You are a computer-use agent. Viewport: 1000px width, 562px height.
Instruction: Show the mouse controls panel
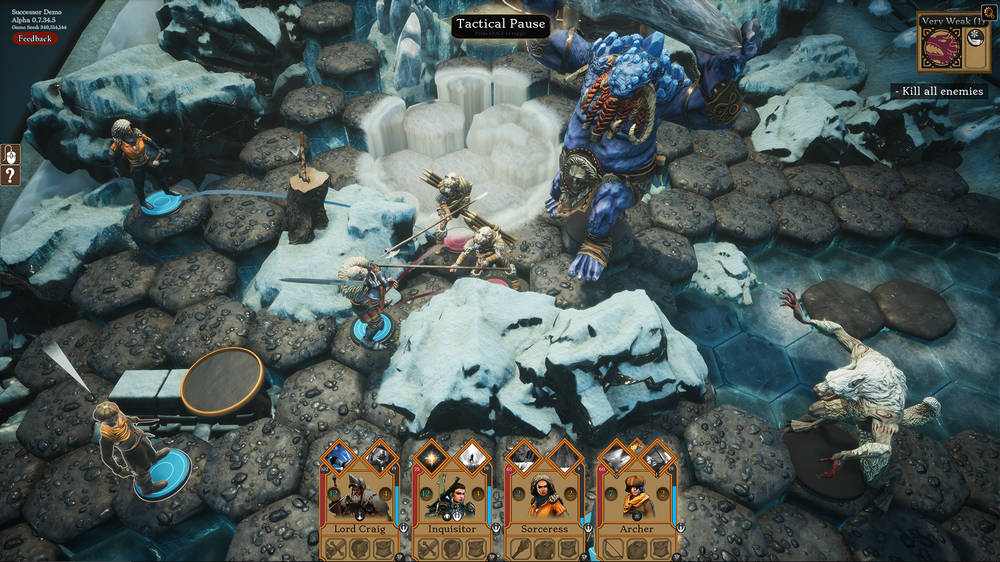point(12,155)
